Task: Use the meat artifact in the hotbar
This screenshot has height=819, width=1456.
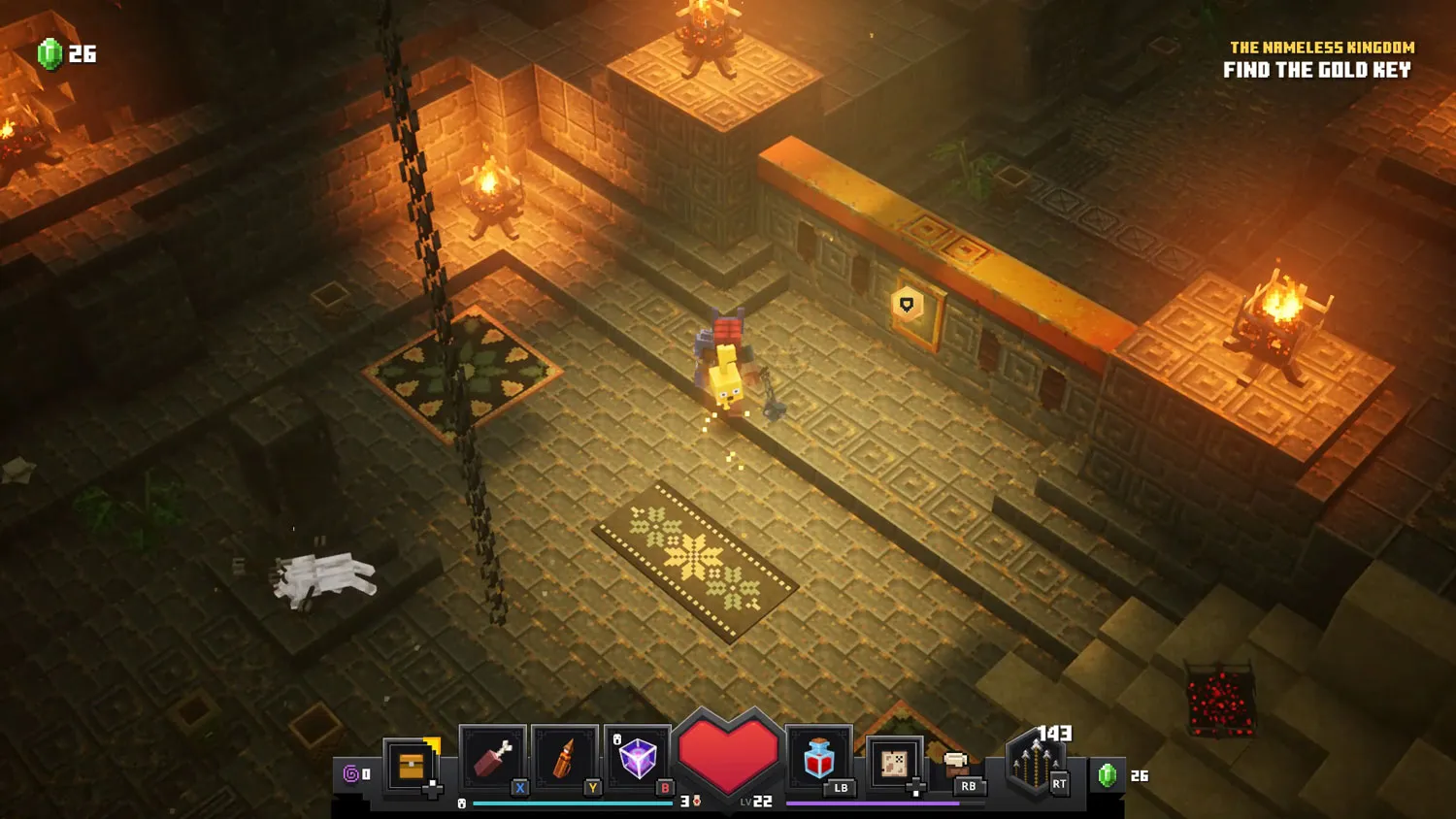Action: 493,759
